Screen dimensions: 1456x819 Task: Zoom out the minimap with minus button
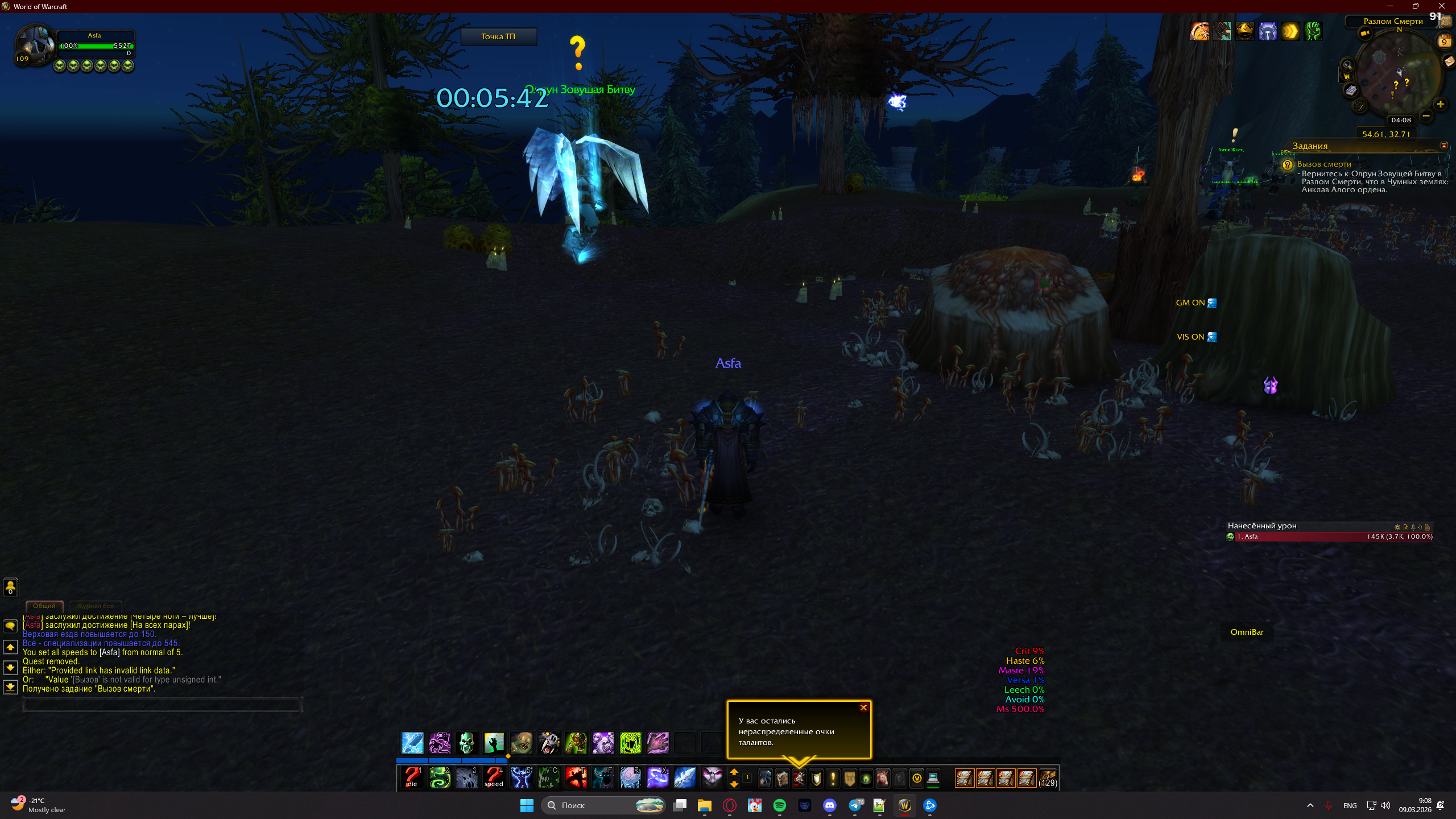coord(1426,116)
